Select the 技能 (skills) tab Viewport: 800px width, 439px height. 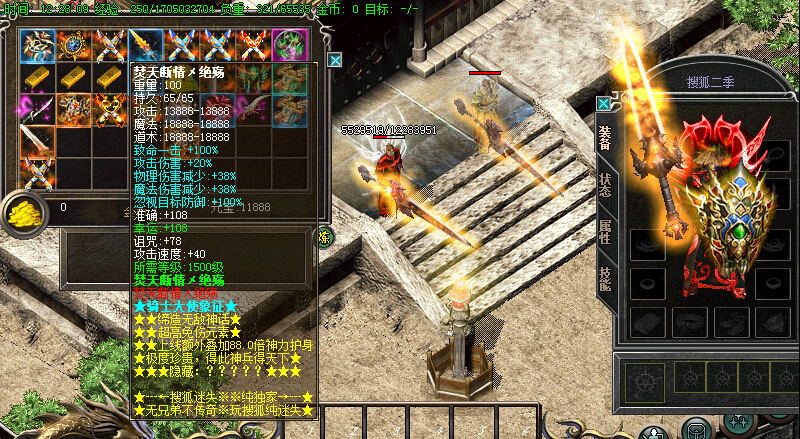tap(606, 275)
